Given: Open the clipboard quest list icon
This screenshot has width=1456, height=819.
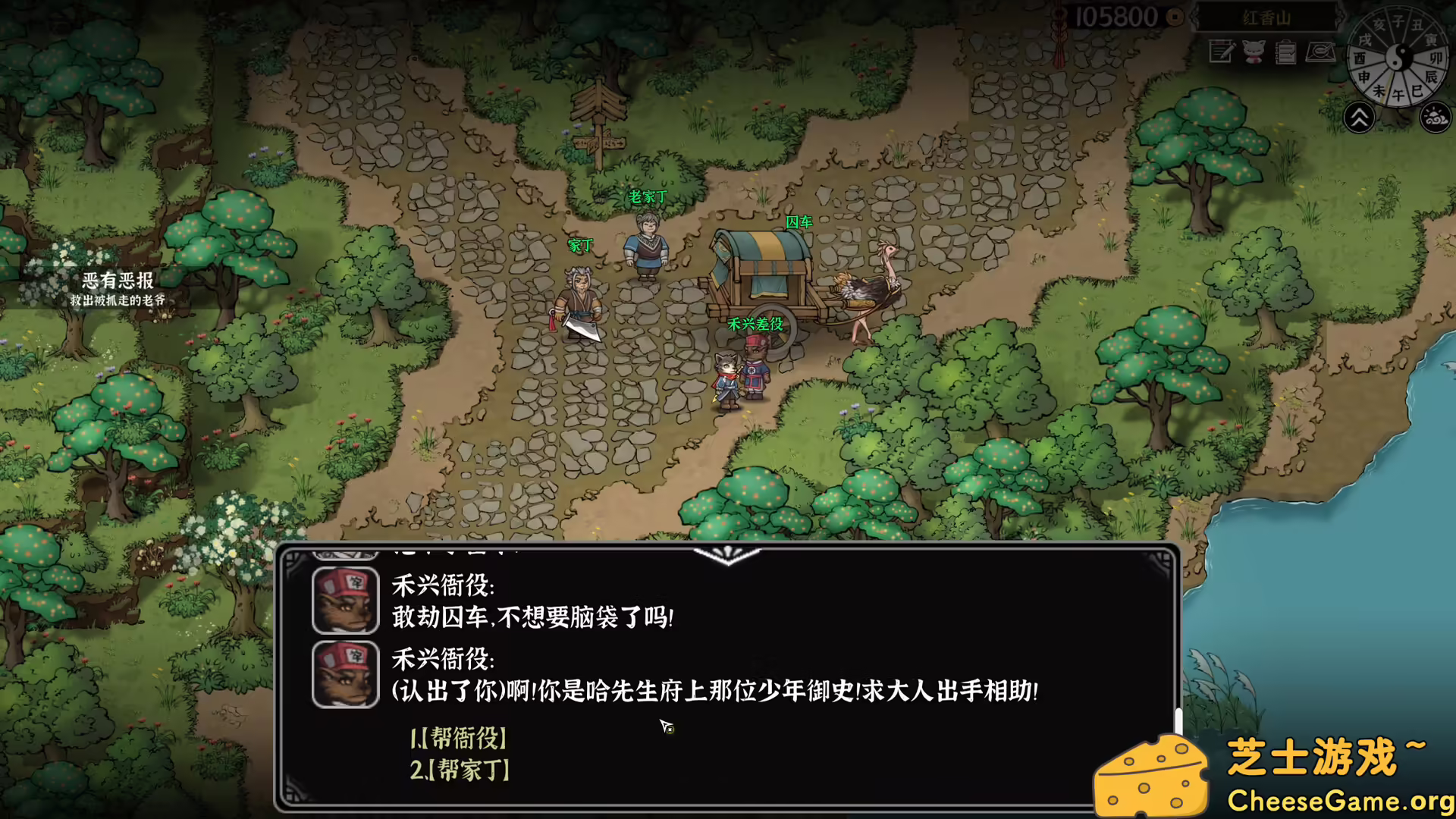Looking at the screenshot, I should [1285, 53].
